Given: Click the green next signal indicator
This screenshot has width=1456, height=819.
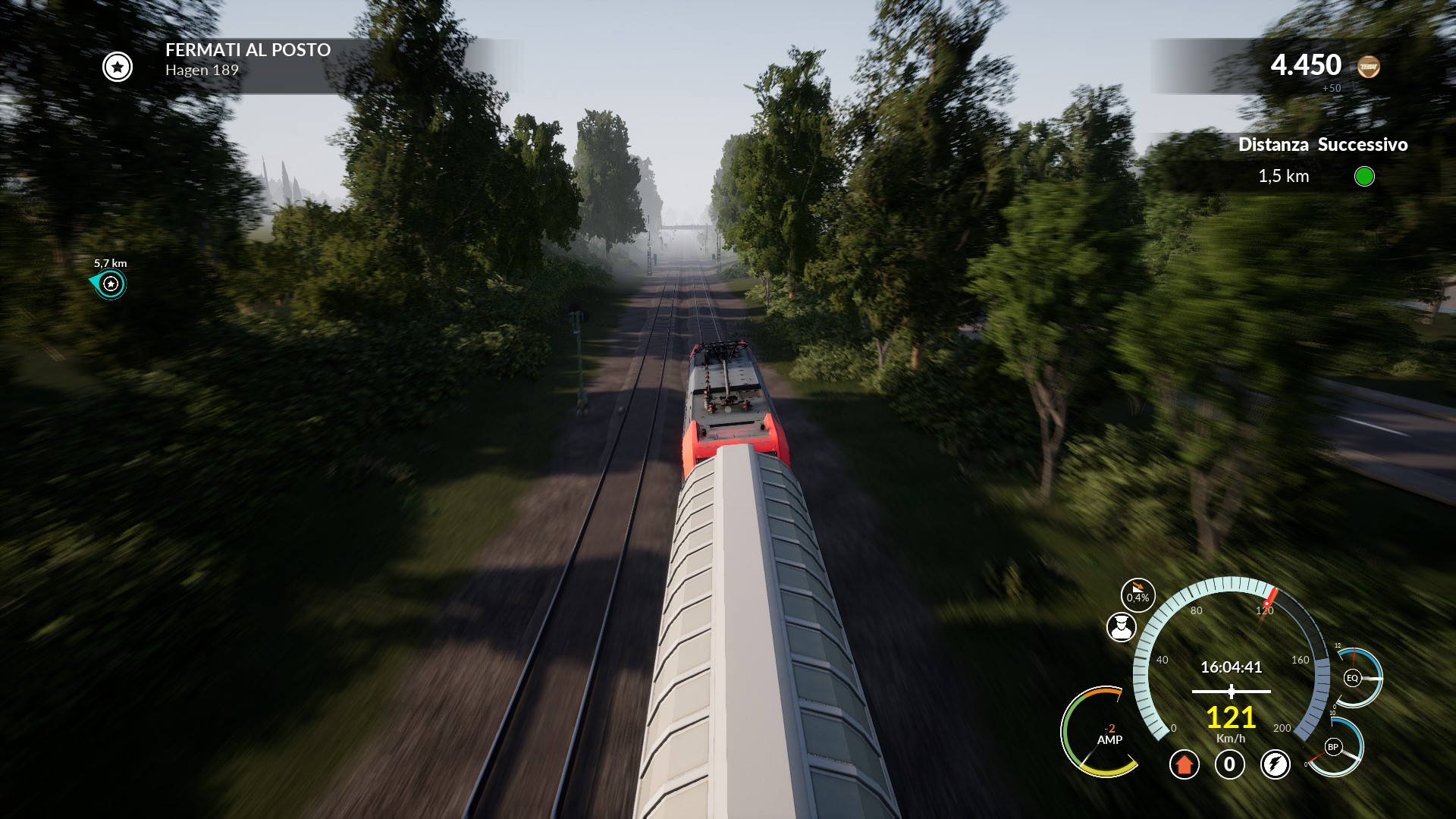Looking at the screenshot, I should click(1364, 177).
